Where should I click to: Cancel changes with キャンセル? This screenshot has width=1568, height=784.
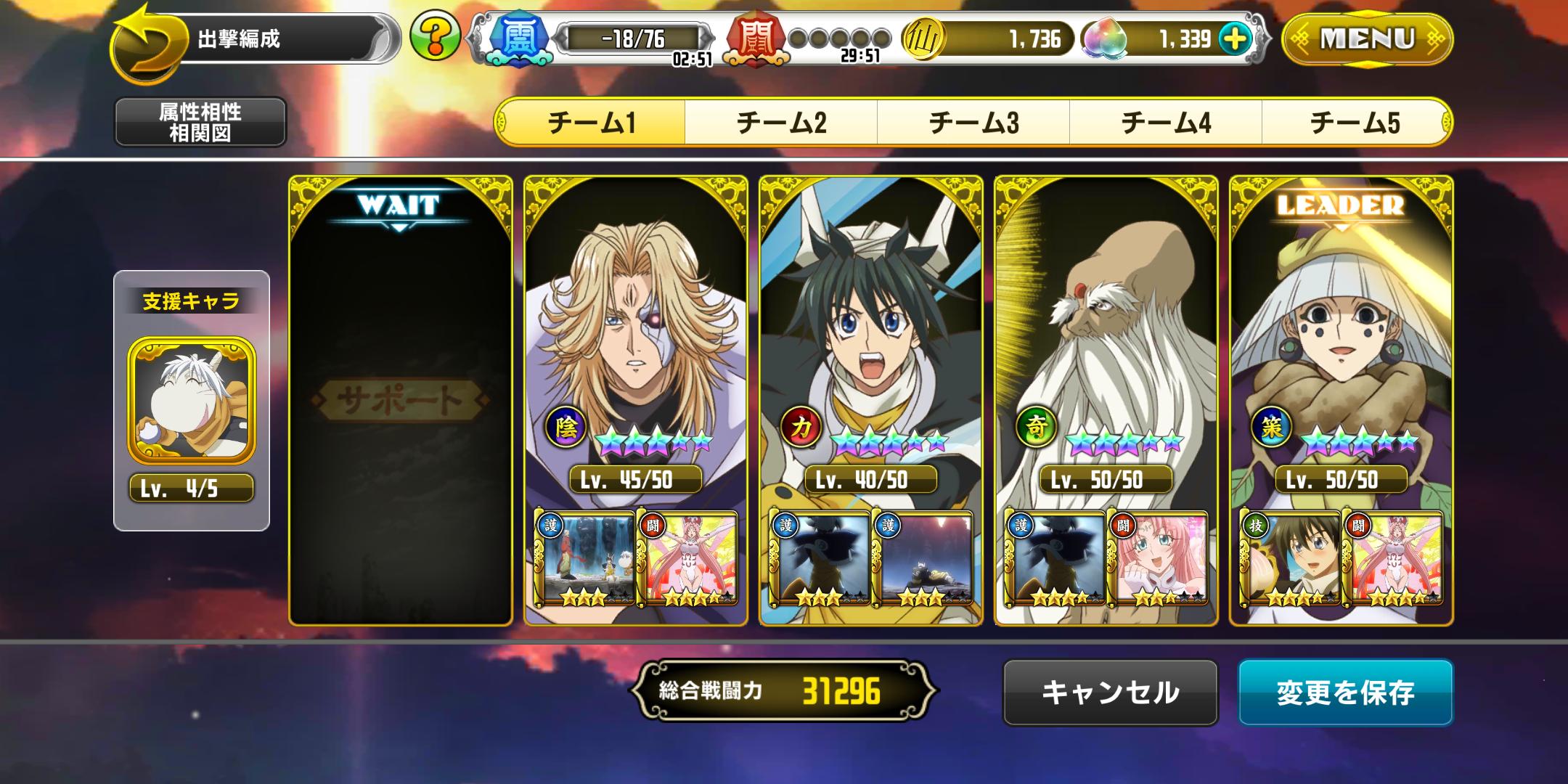(1110, 692)
